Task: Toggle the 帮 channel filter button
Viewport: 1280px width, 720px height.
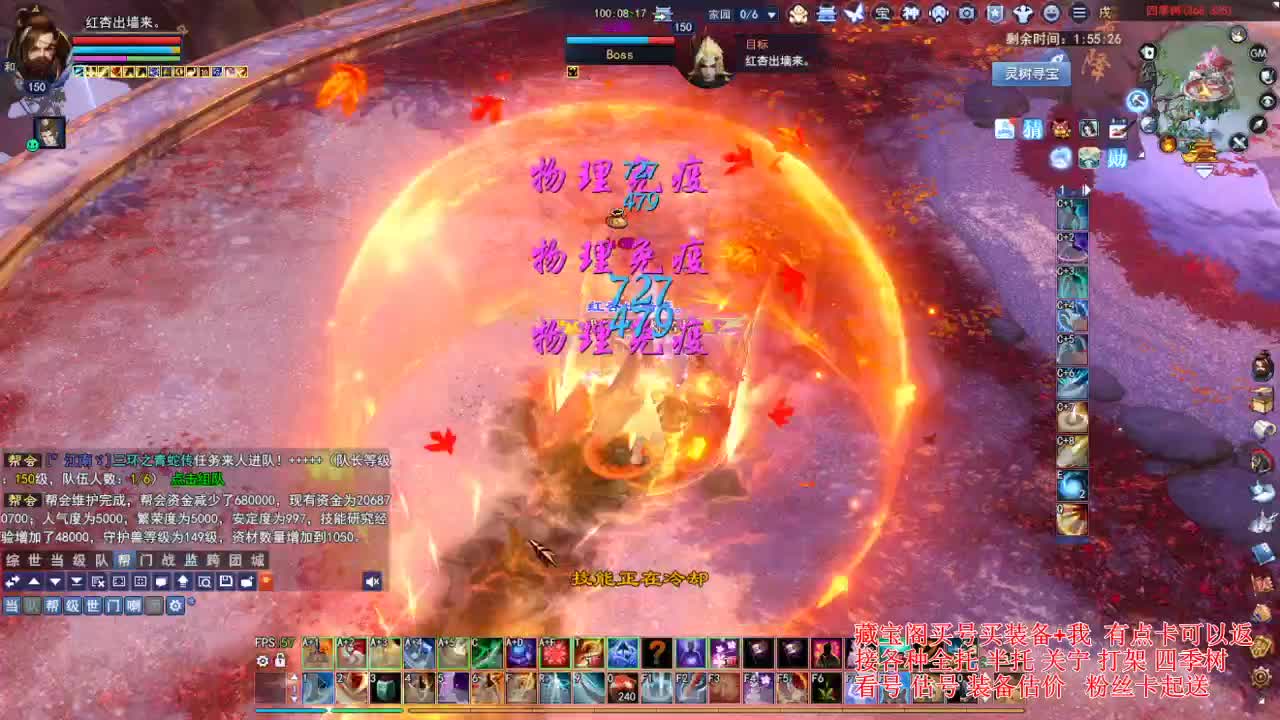Action: tap(52, 605)
